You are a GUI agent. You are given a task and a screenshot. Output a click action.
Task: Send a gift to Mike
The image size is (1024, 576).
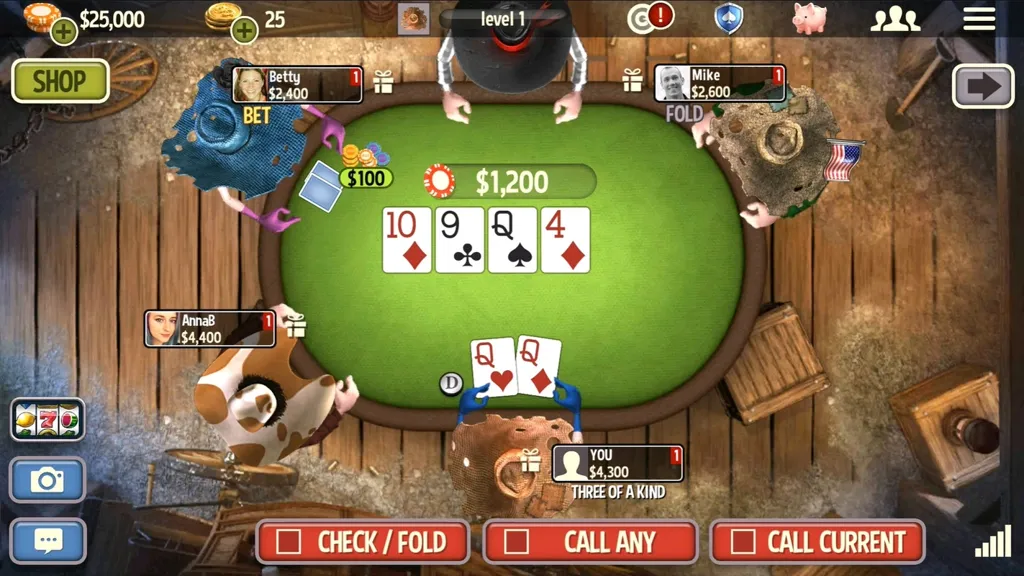pos(633,80)
